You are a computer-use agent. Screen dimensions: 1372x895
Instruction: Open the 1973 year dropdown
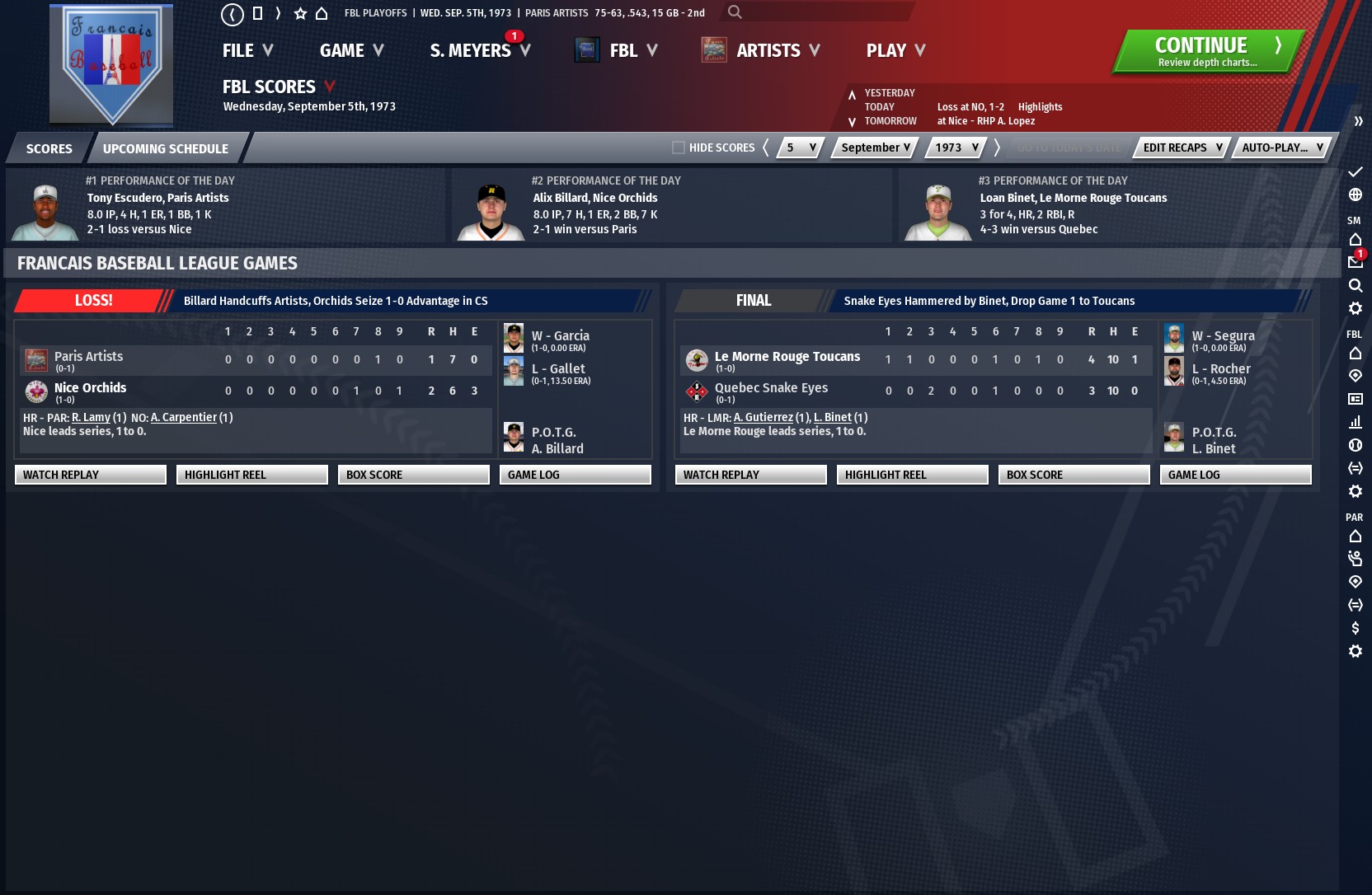pyautogui.click(x=956, y=148)
